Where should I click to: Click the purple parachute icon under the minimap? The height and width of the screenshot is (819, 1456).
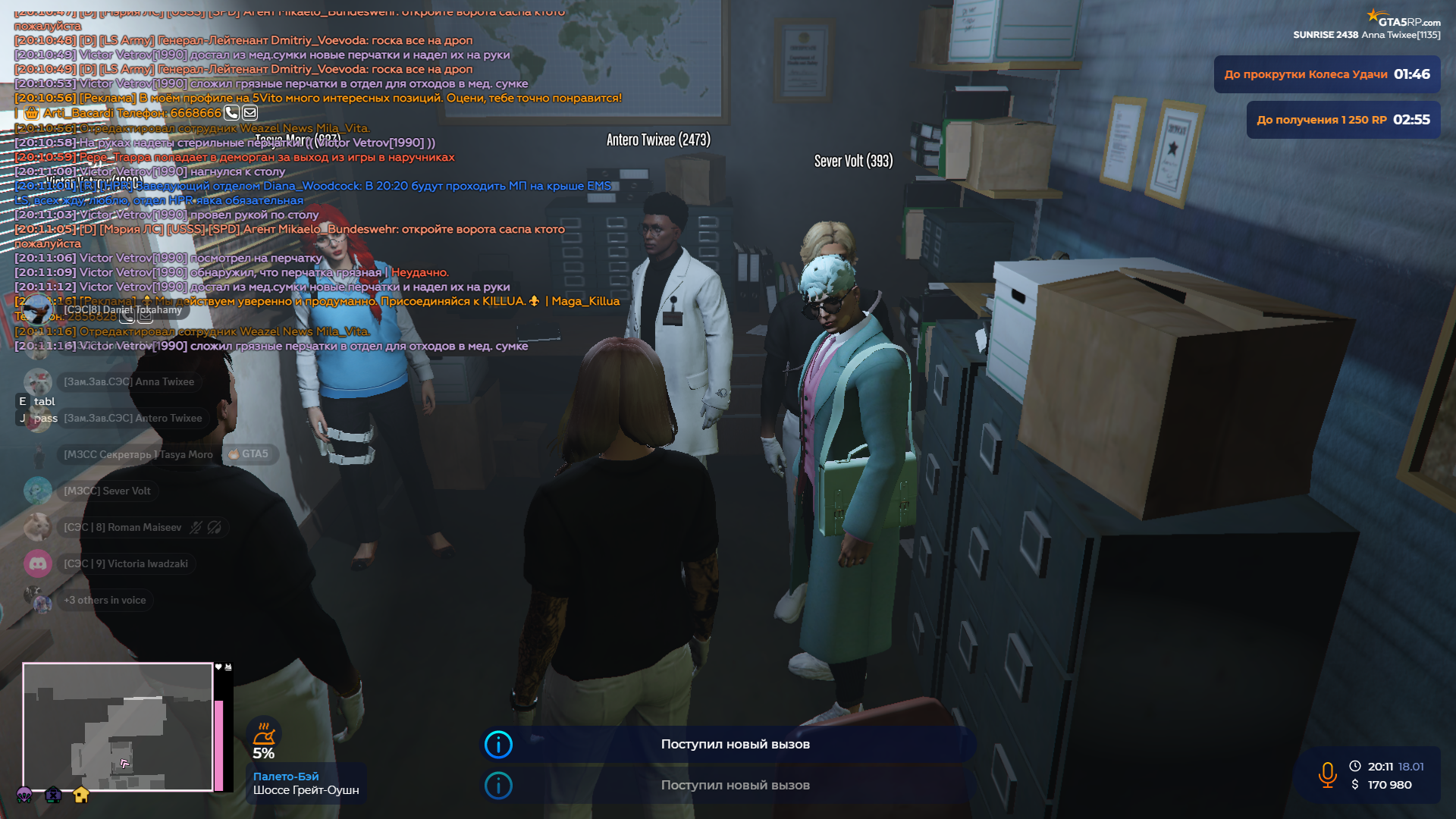24,795
